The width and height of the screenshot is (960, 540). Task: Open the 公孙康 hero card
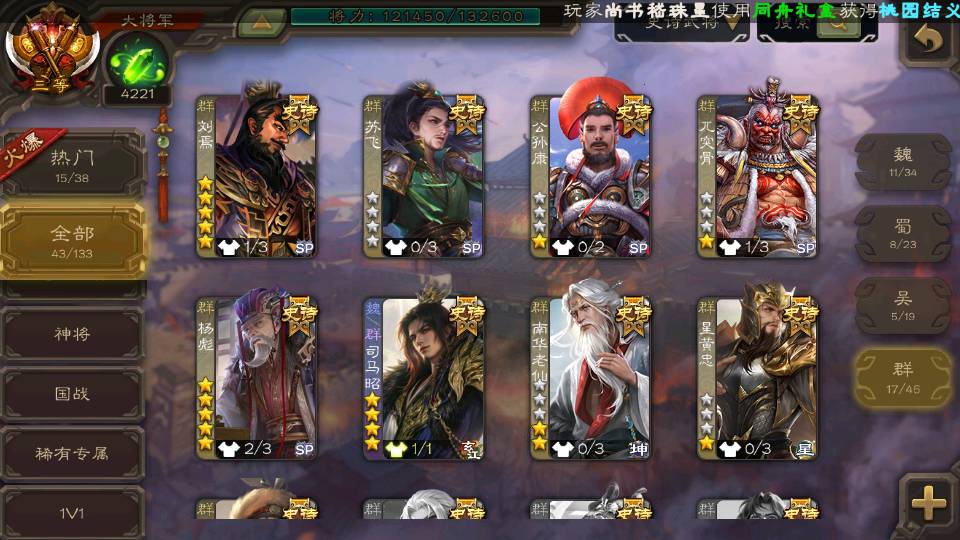tap(590, 176)
